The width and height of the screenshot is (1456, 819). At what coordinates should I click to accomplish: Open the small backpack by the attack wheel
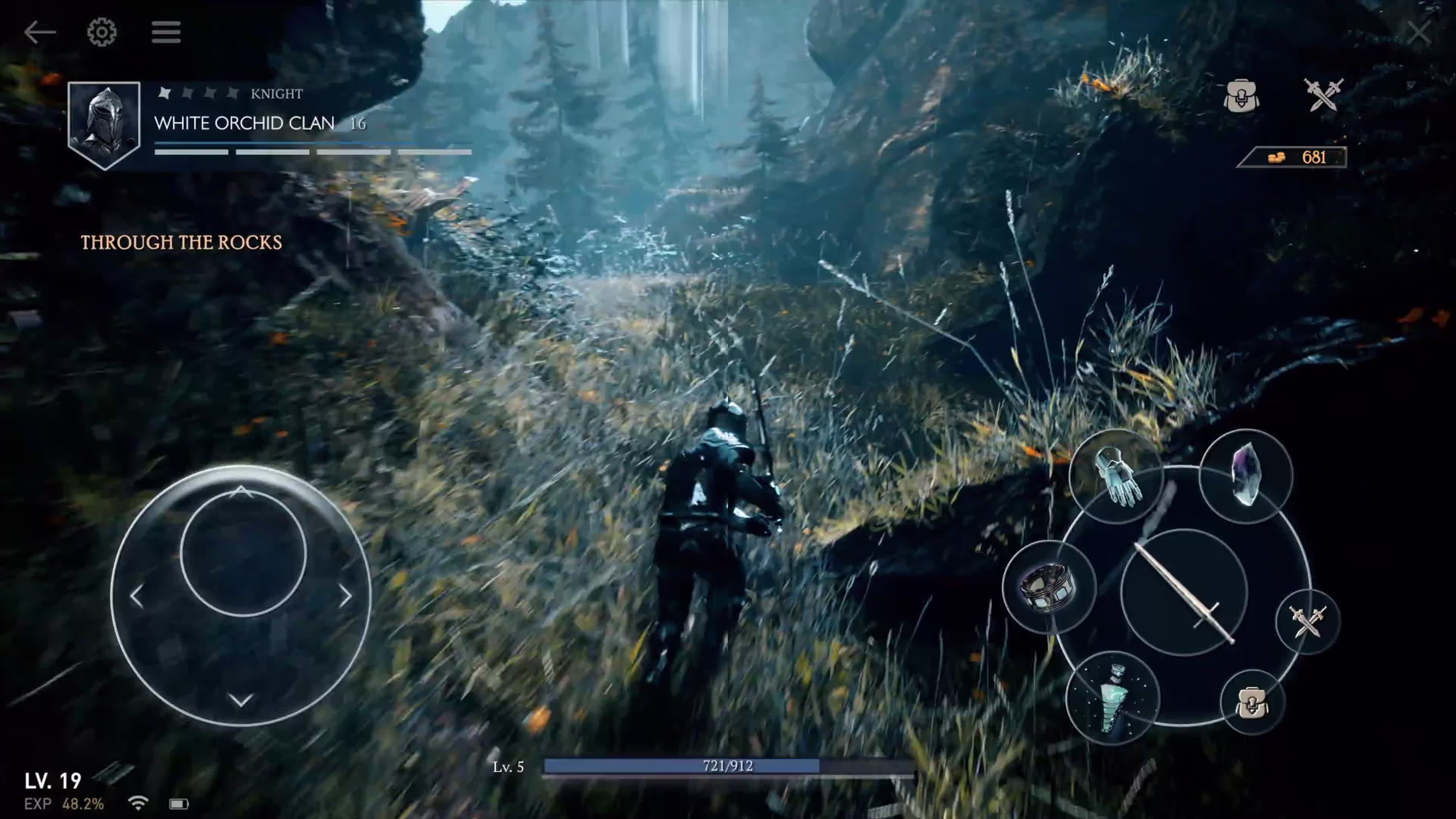point(1252,703)
